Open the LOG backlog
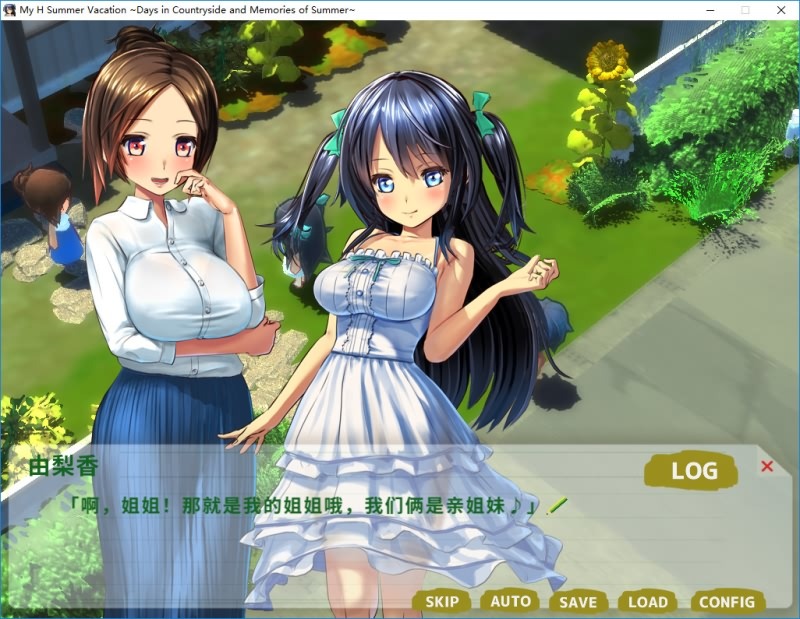800x619 pixels. click(694, 470)
